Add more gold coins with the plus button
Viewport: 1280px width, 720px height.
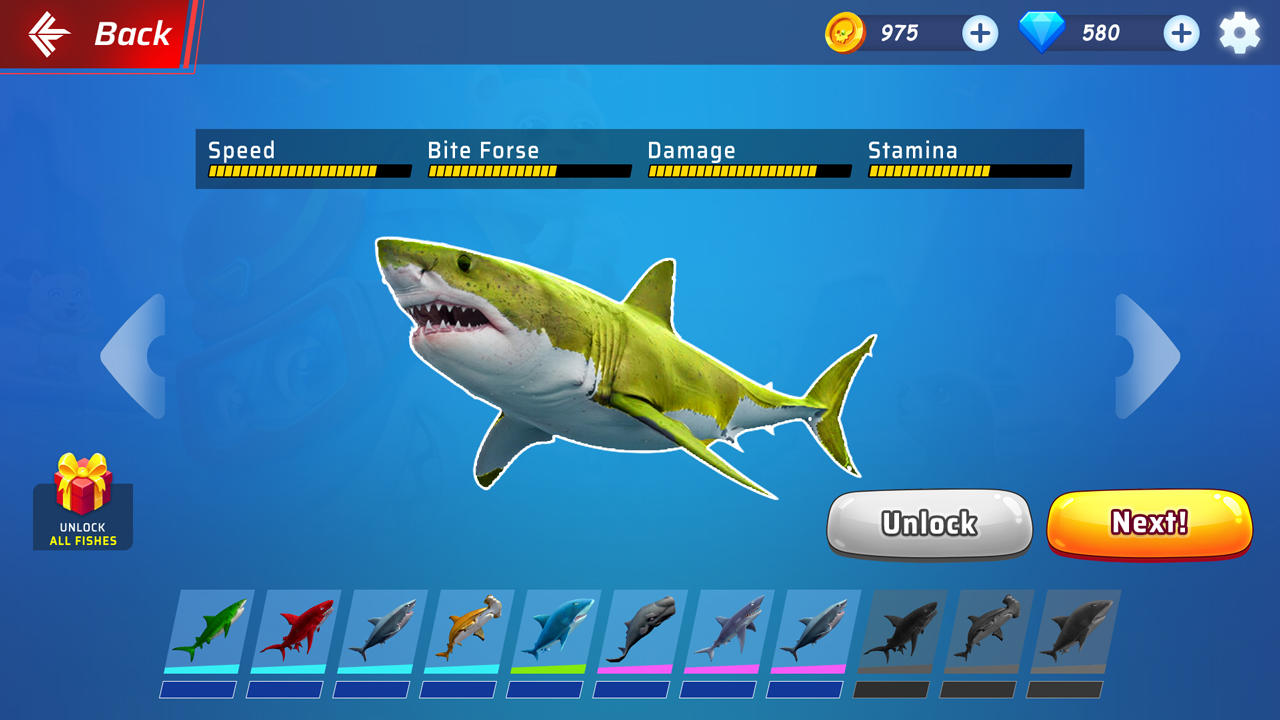[980, 33]
